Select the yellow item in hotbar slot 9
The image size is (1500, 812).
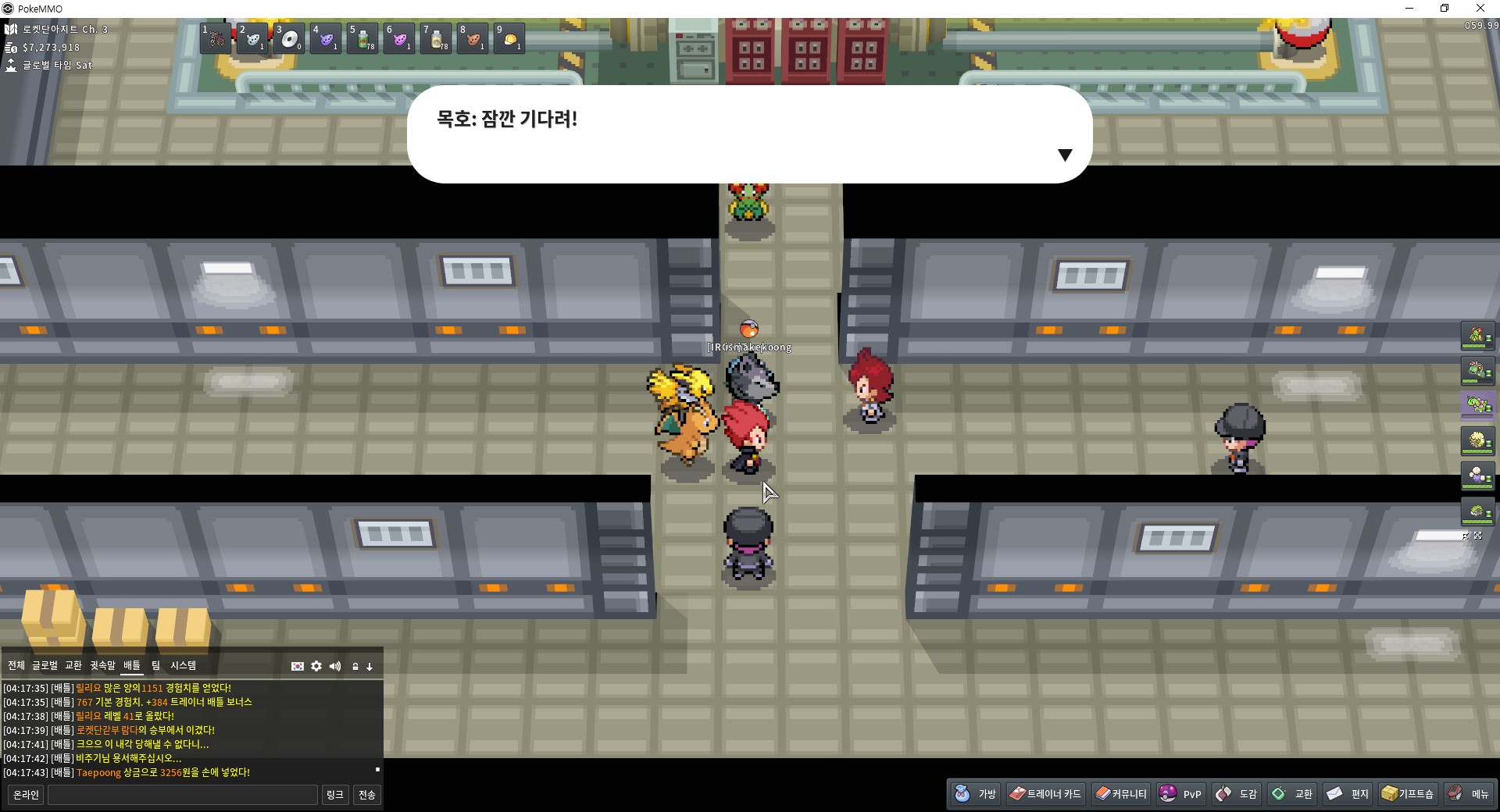(509, 38)
